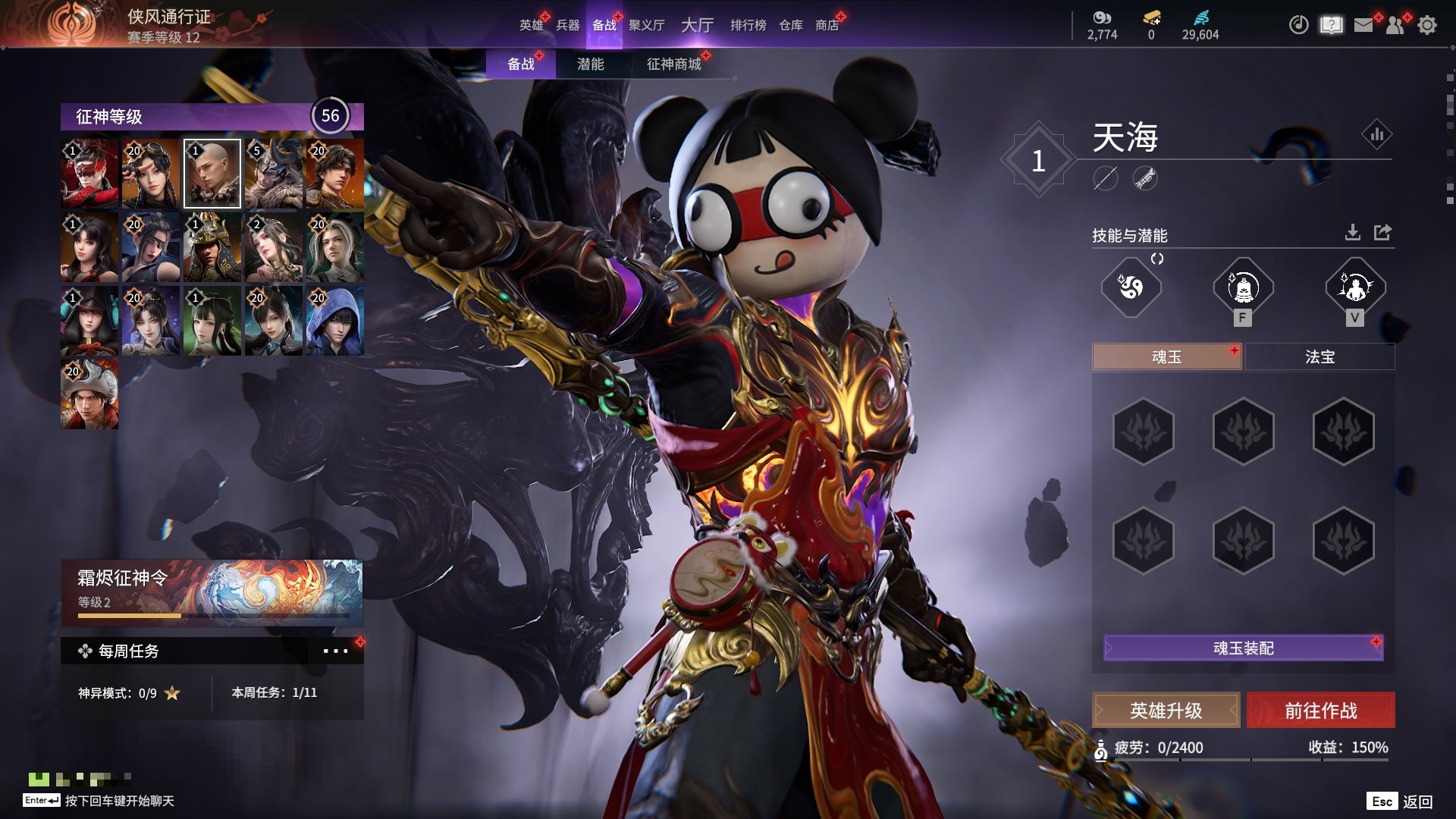Go to the 兵器 weapons menu

tap(567, 25)
